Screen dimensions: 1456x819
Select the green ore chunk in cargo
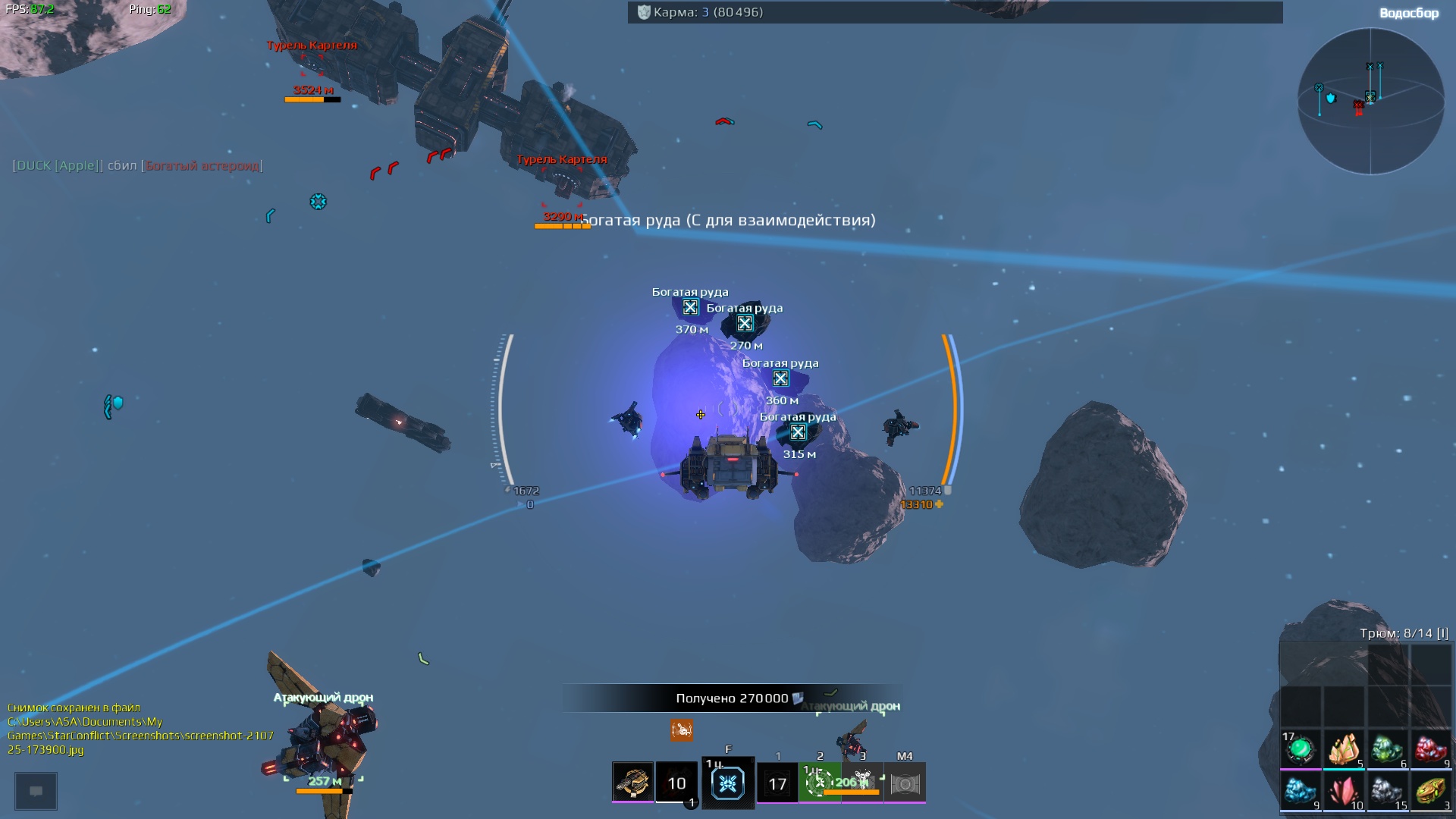1387,749
